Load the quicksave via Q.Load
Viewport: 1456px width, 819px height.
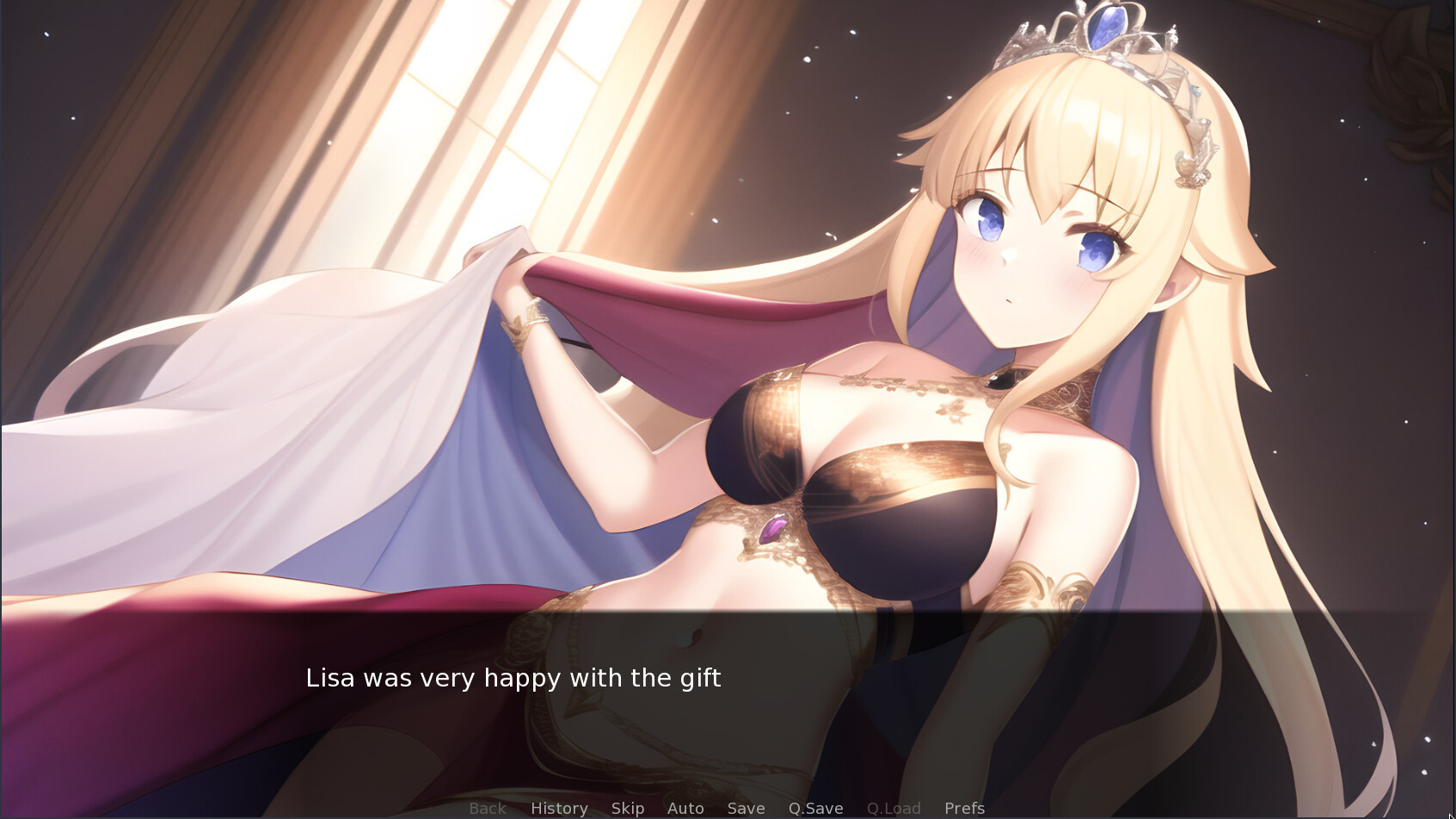pyautogui.click(x=894, y=808)
